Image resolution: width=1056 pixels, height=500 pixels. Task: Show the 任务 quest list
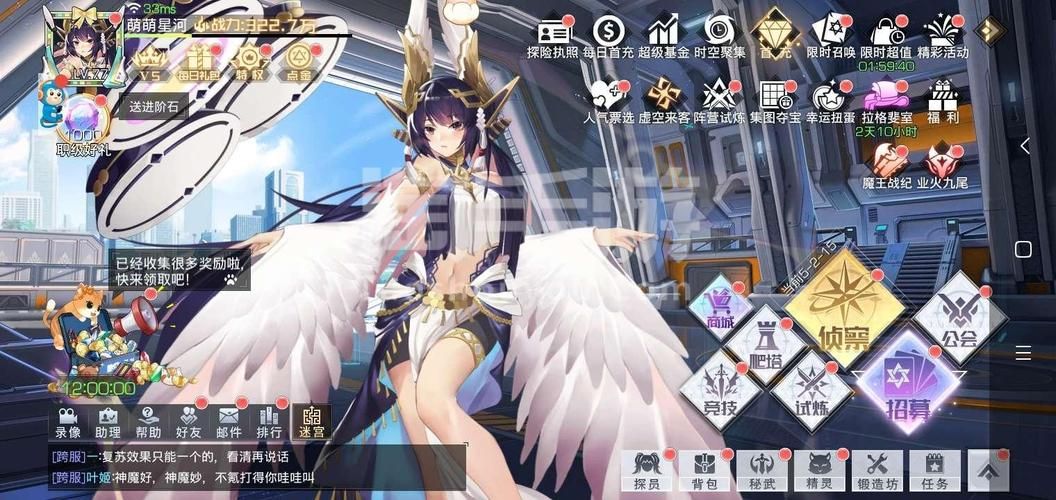click(935, 469)
